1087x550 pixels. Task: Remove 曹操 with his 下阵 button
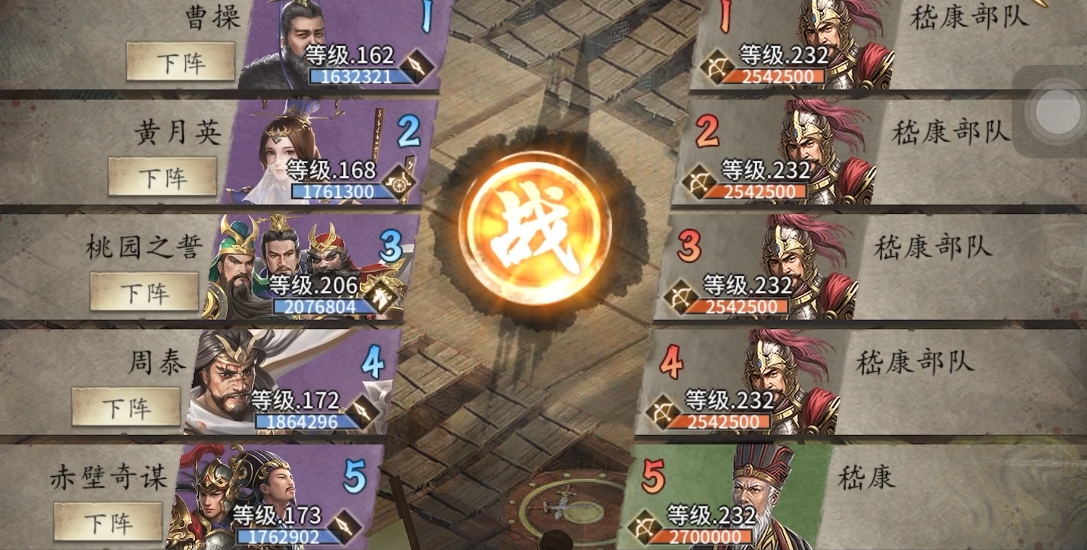tap(180, 62)
